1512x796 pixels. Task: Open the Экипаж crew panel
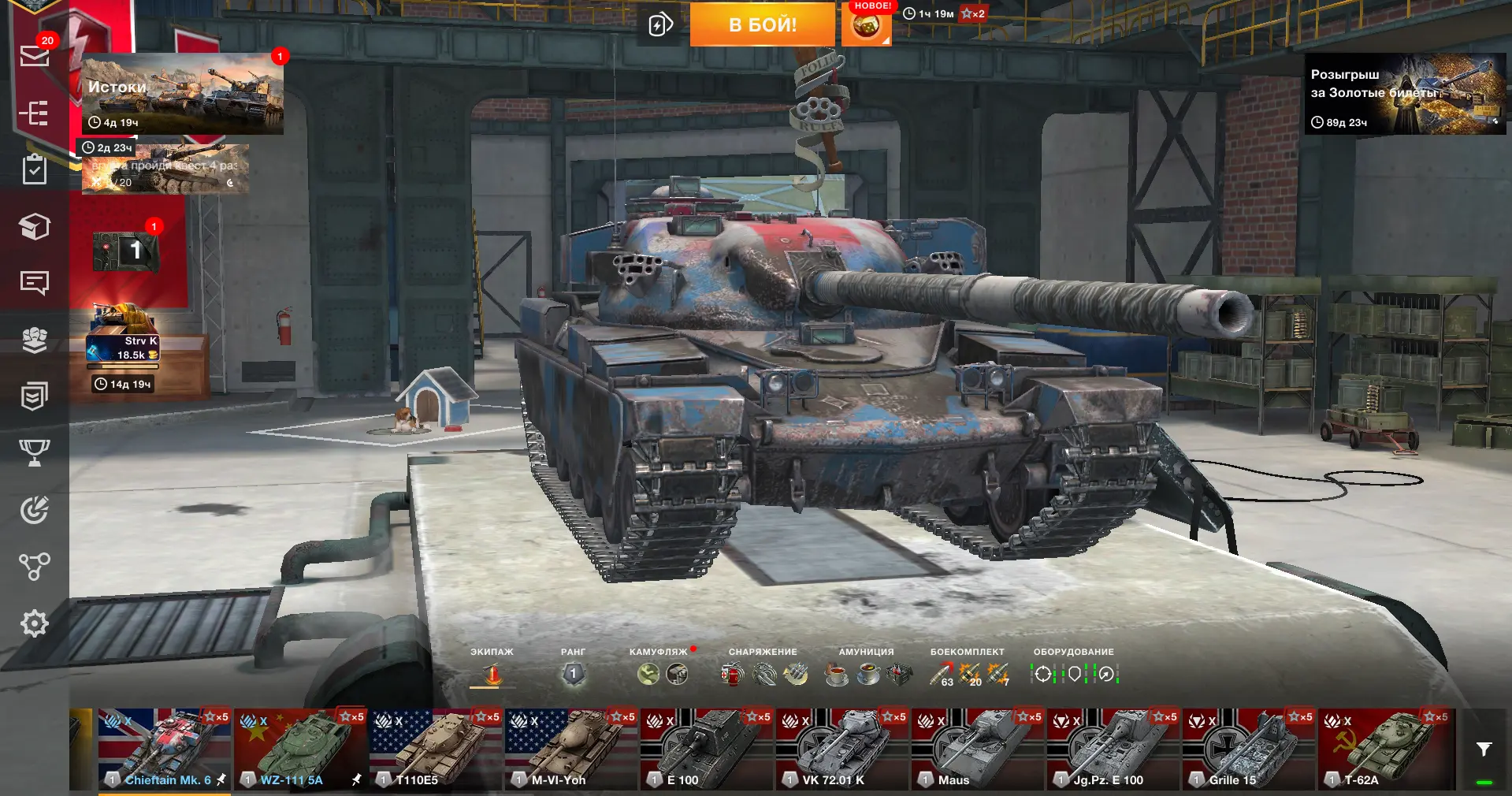492,674
